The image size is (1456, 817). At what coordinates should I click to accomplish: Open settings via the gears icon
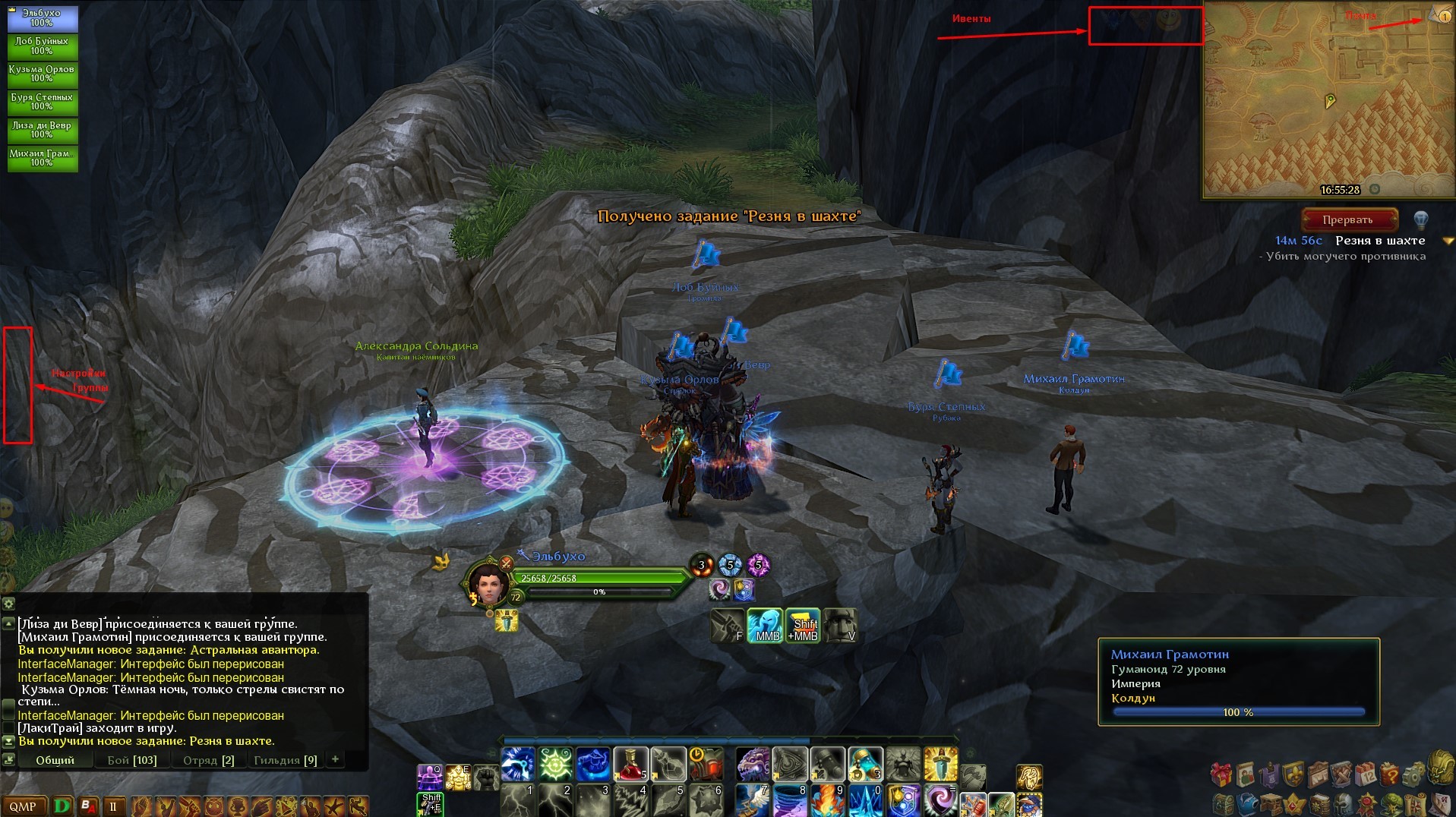click(x=1413, y=776)
